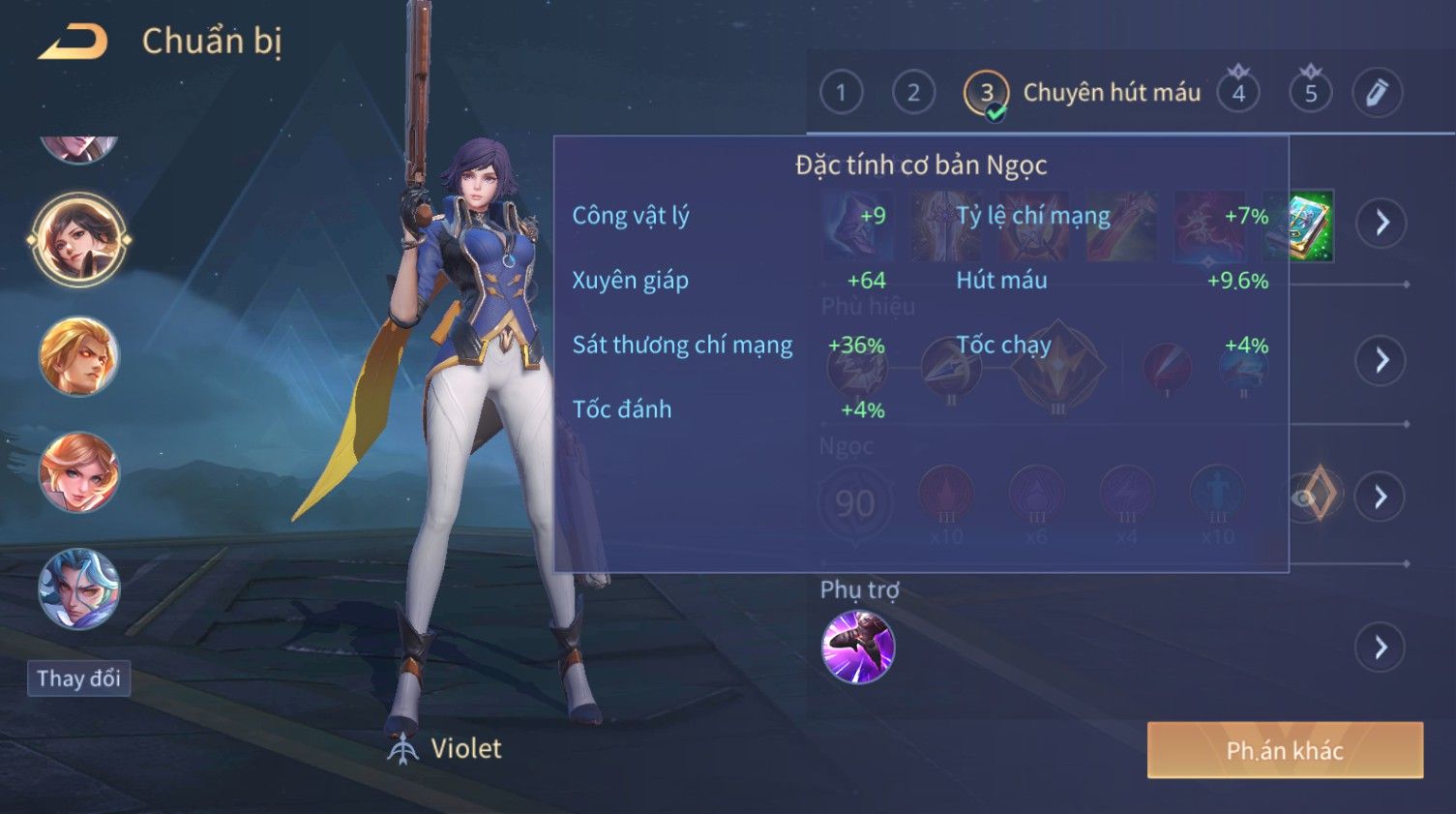Expand the Ngọc section arrow
Viewport: 1456px width, 814px height.
[x=1382, y=497]
